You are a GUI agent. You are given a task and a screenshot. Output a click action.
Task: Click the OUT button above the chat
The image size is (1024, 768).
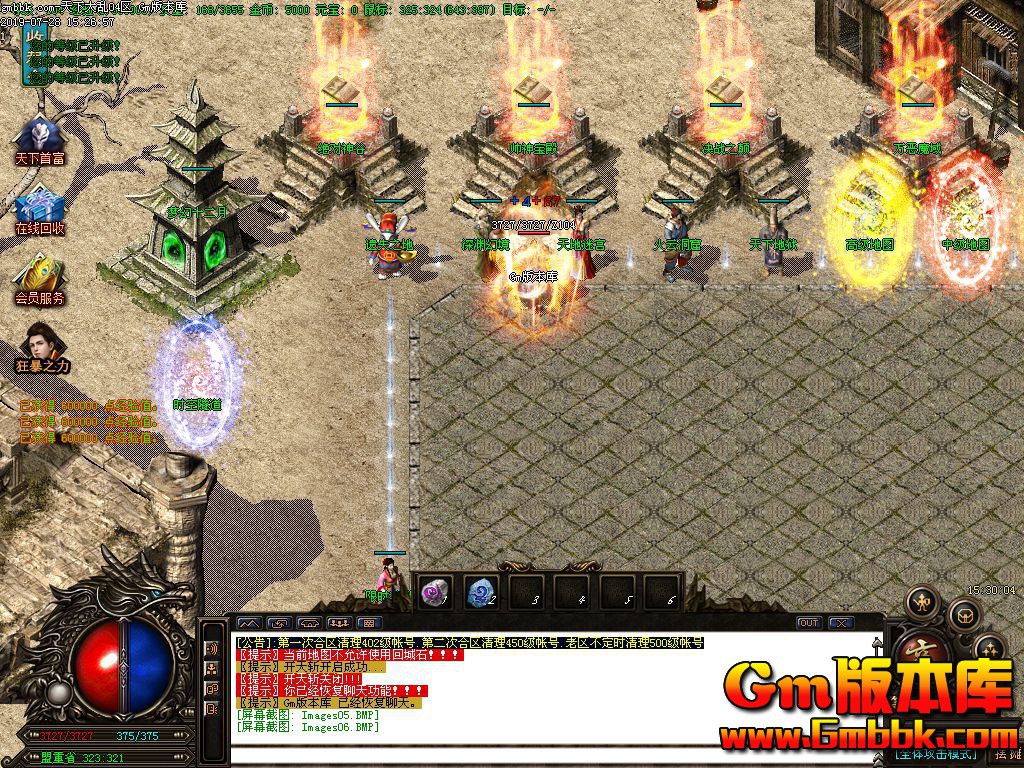coord(809,623)
